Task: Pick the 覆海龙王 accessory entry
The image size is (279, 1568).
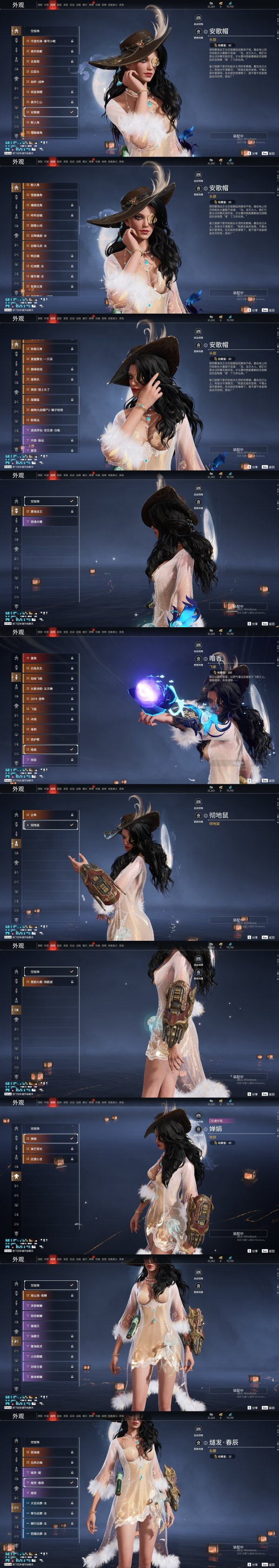Action: pyautogui.click(x=50, y=512)
